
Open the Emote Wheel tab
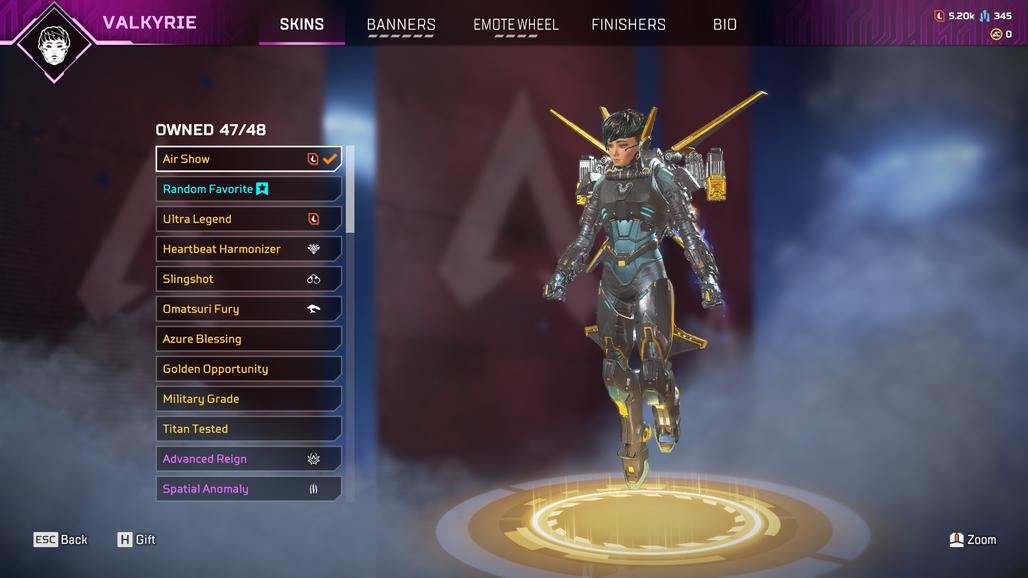point(516,24)
